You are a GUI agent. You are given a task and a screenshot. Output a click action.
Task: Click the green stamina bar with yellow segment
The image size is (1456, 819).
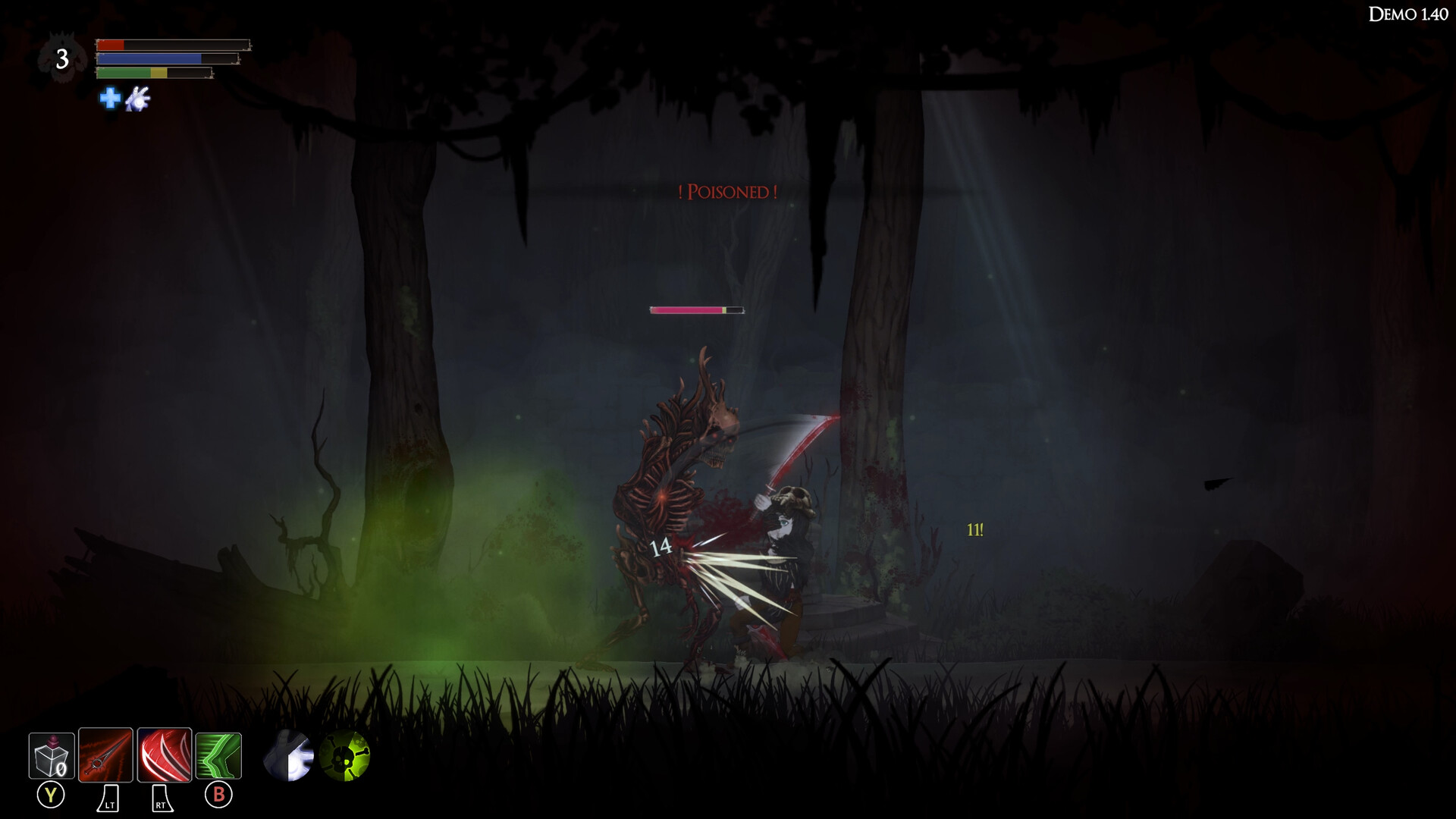[152, 74]
